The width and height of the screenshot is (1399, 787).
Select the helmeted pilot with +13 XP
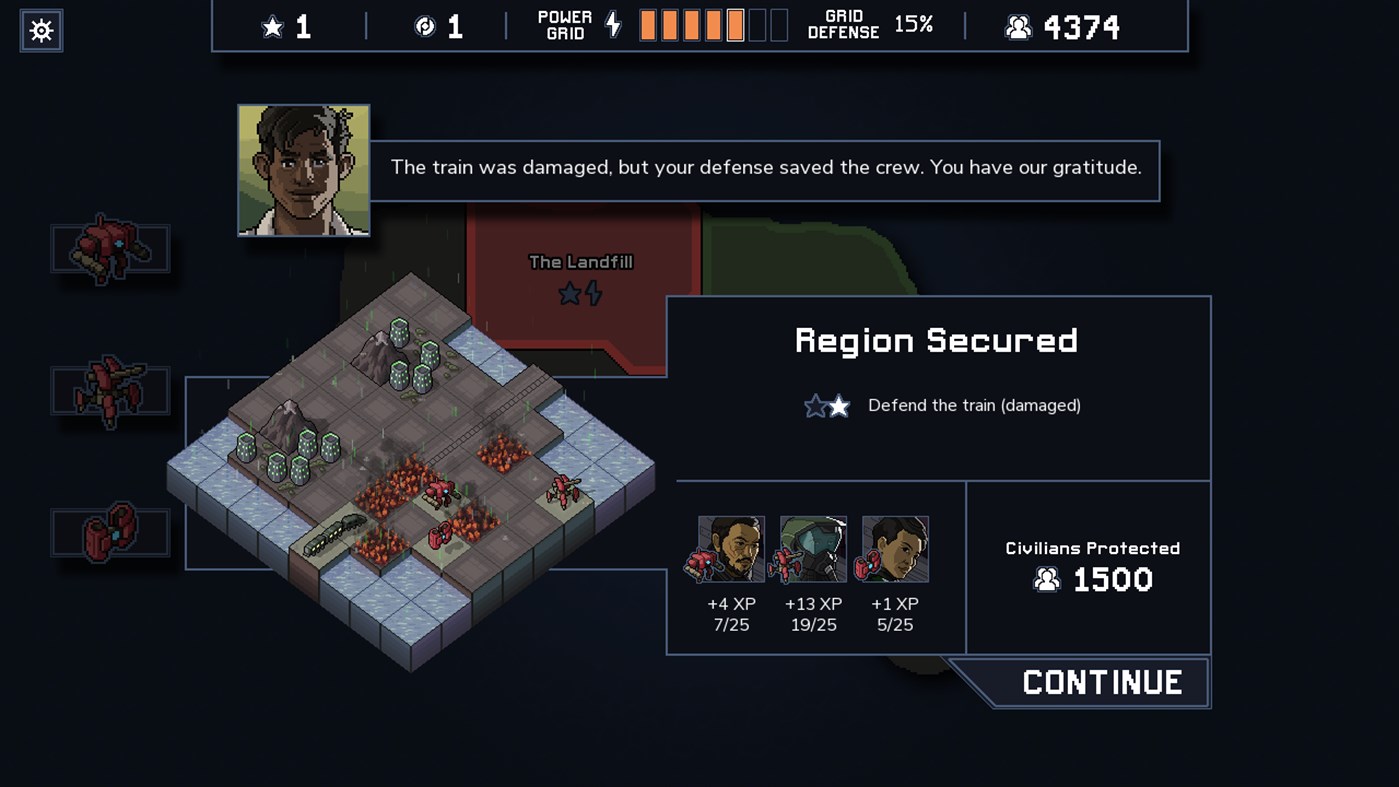[x=812, y=548]
